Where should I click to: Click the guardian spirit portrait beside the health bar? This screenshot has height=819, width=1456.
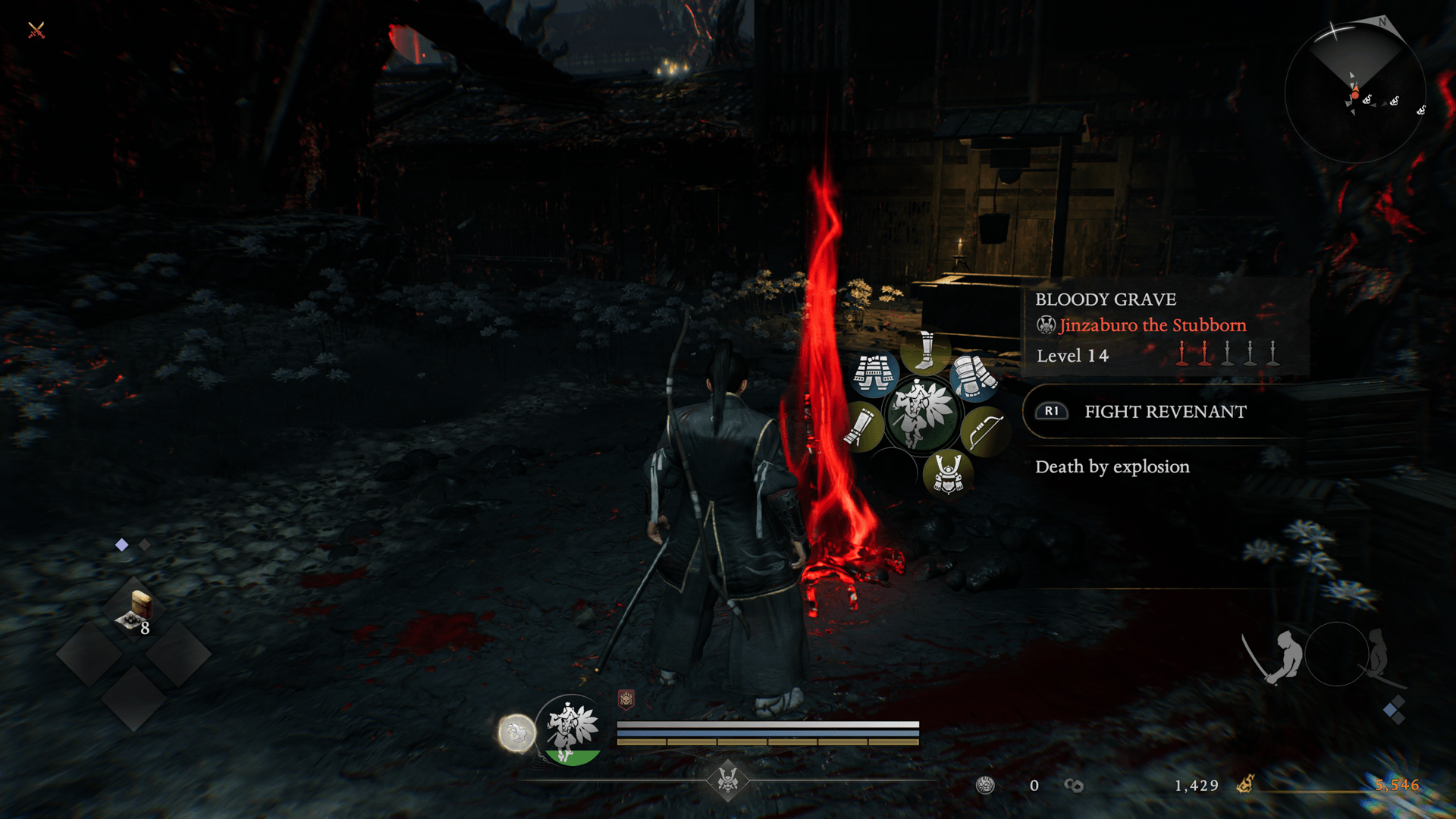point(573,730)
